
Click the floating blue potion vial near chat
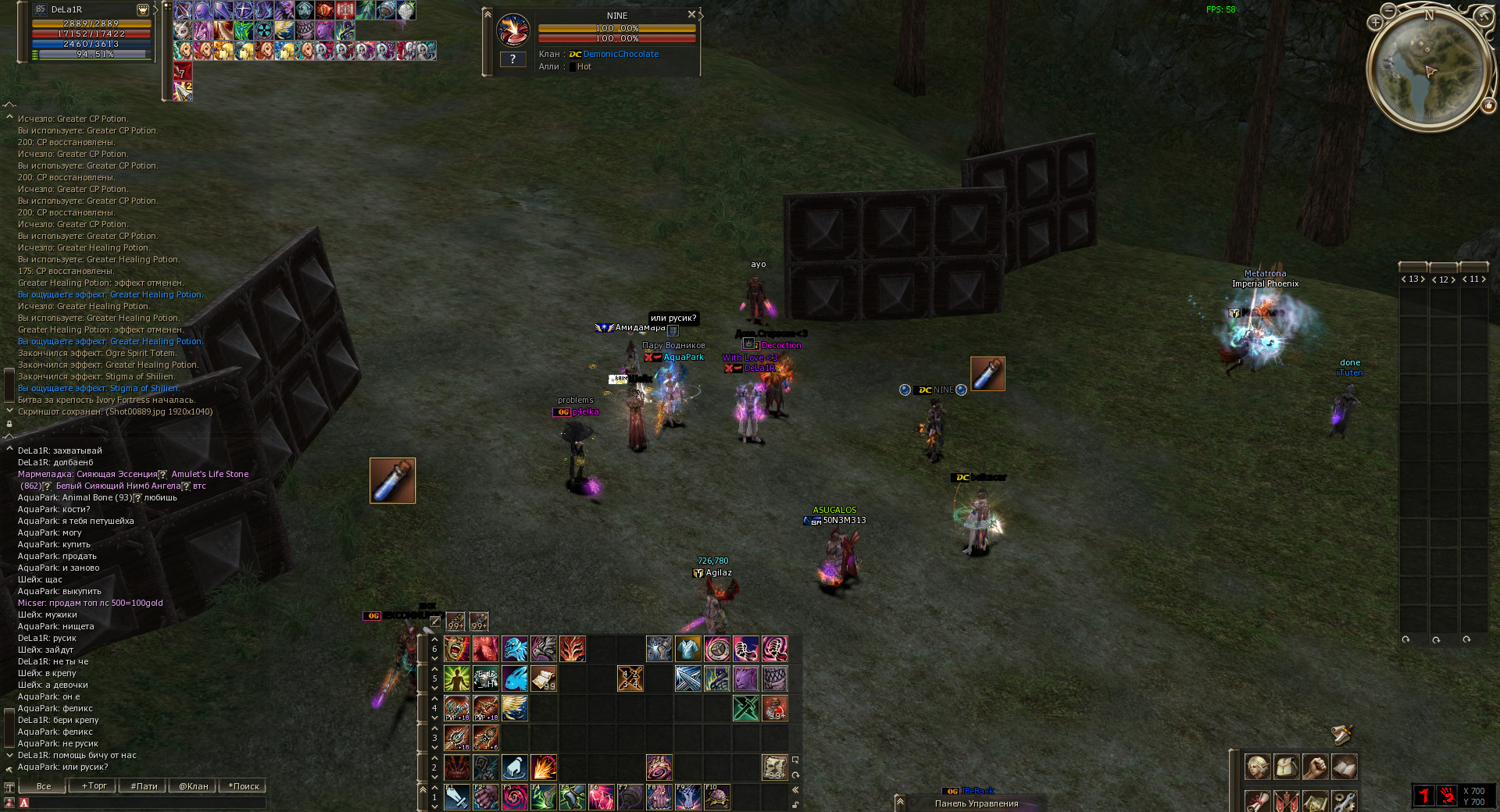[x=392, y=481]
